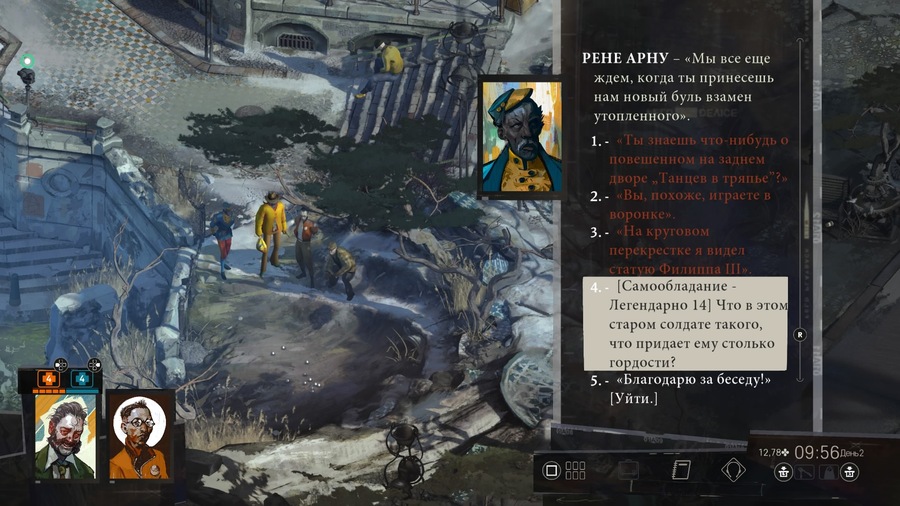This screenshot has height=506, width=900.
Task: Ask about the hanged man behind the Whirling-in-Rags
Action: point(702,159)
